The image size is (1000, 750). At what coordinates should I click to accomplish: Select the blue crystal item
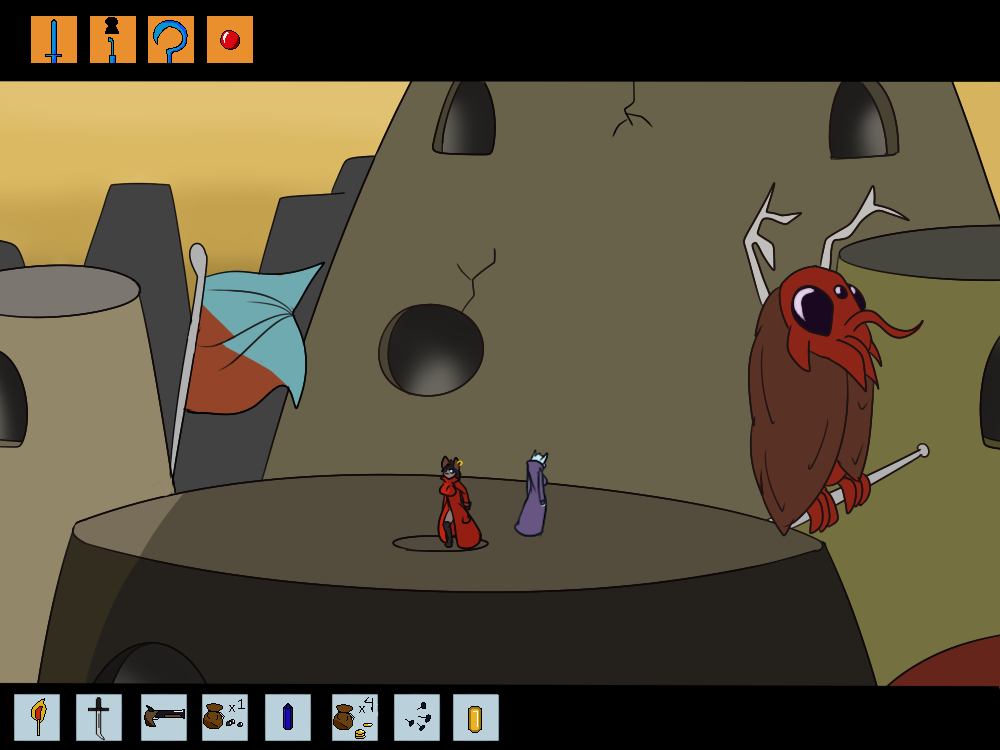coord(288,717)
